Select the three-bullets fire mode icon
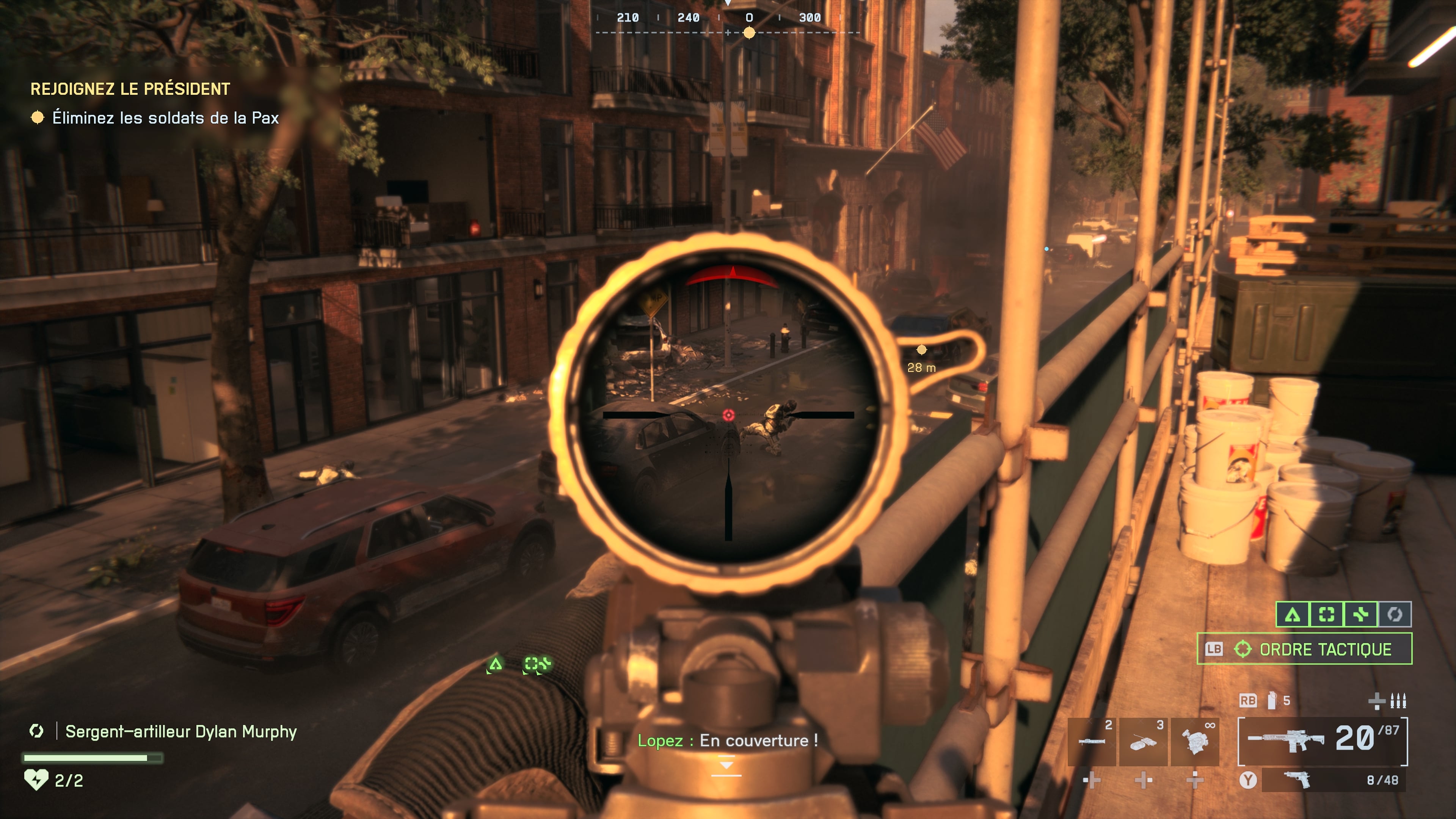Screen dimensions: 1456x819 (1398, 701)
